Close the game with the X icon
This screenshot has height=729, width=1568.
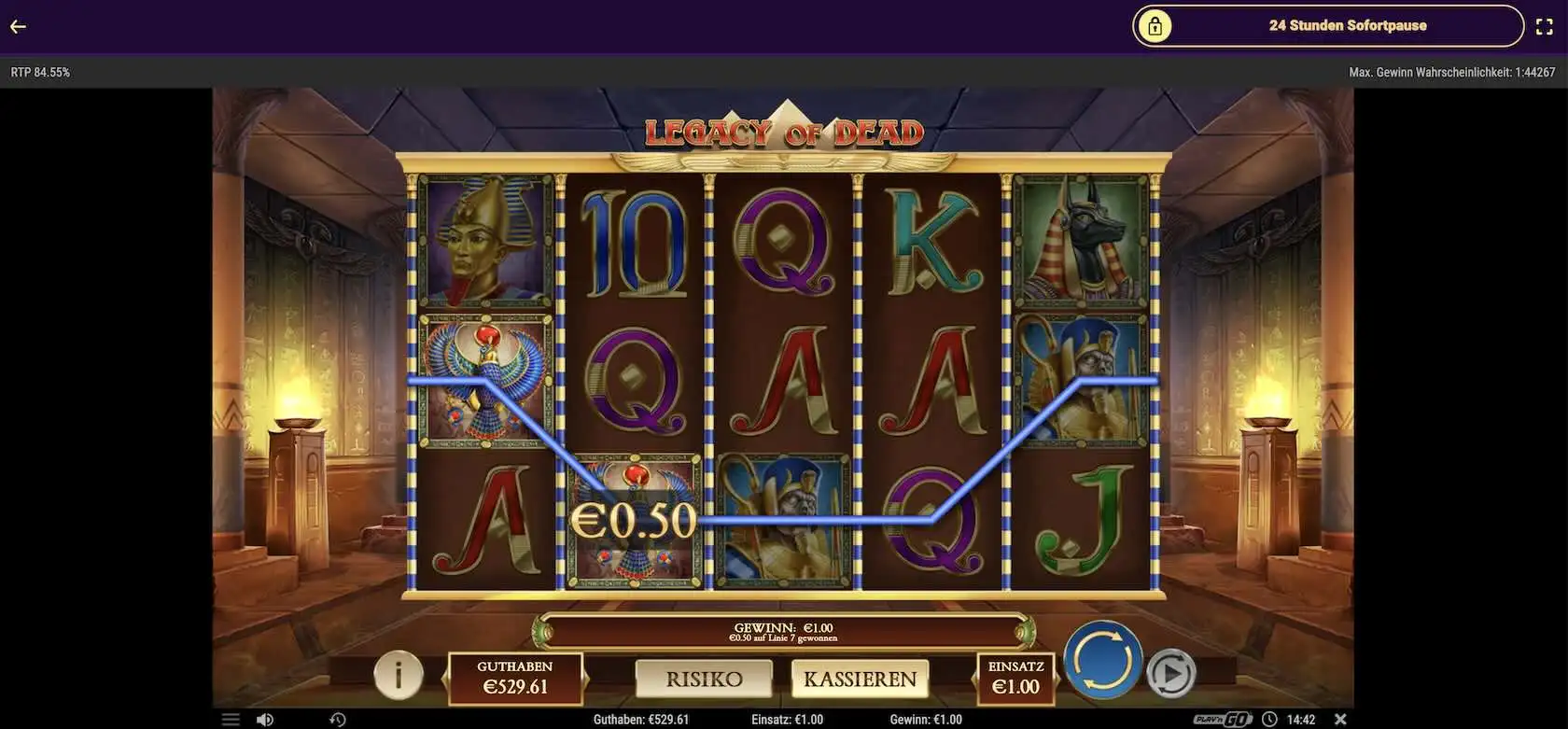[x=1340, y=720]
